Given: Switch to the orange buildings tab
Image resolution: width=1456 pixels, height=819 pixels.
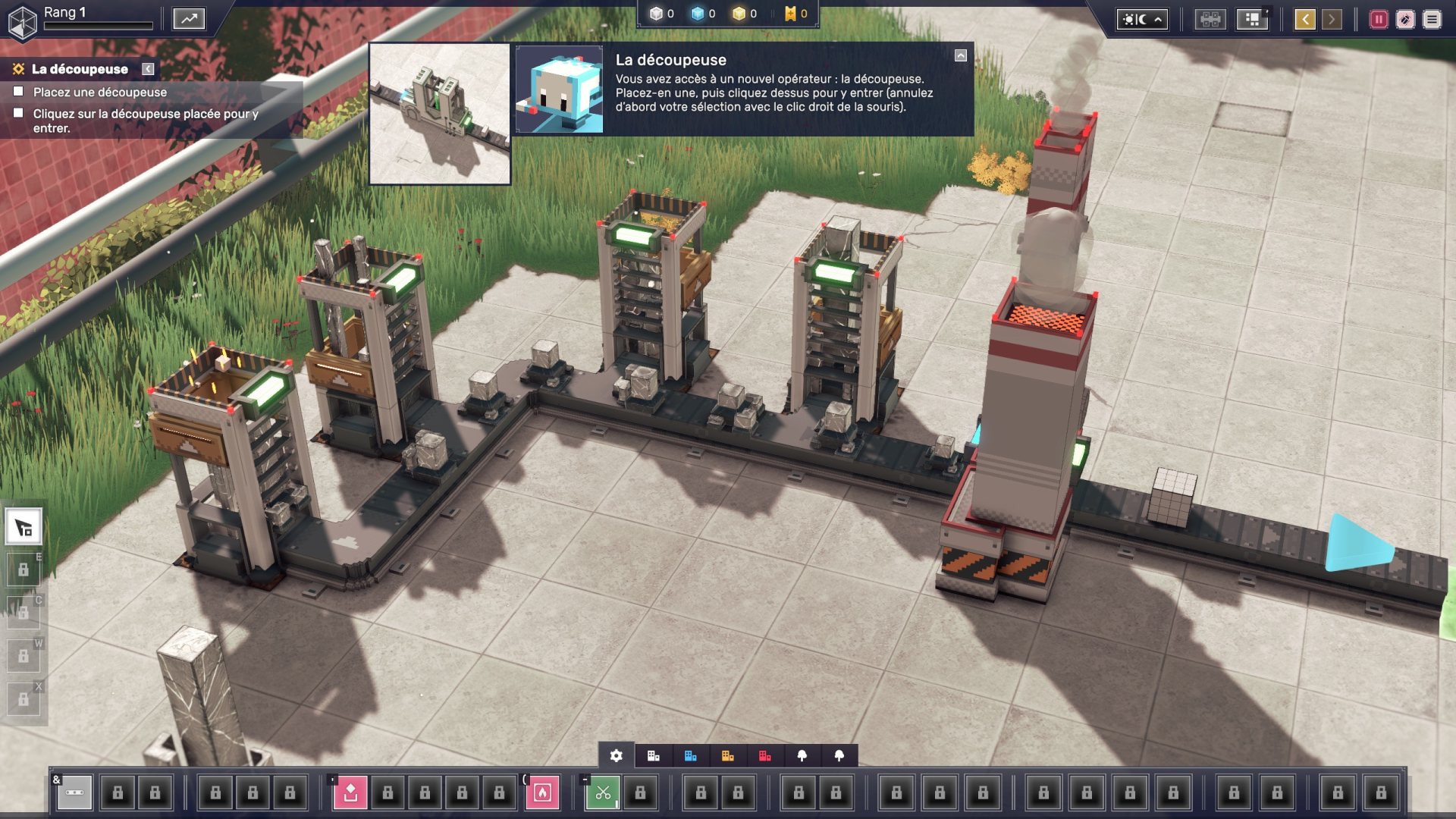Looking at the screenshot, I should click(x=727, y=756).
